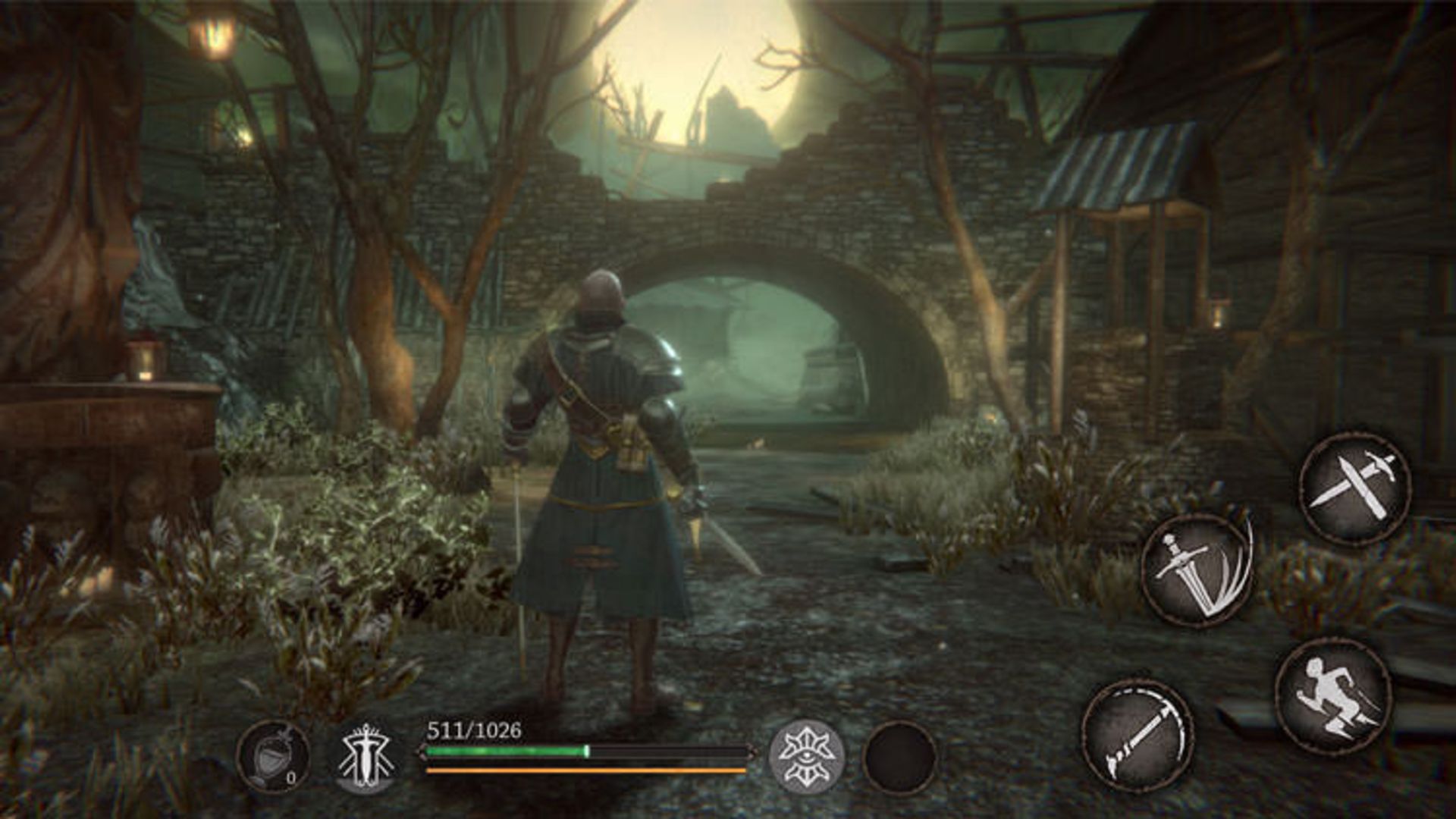
Task: Trigger the eye emblem ability
Action: coord(807,756)
